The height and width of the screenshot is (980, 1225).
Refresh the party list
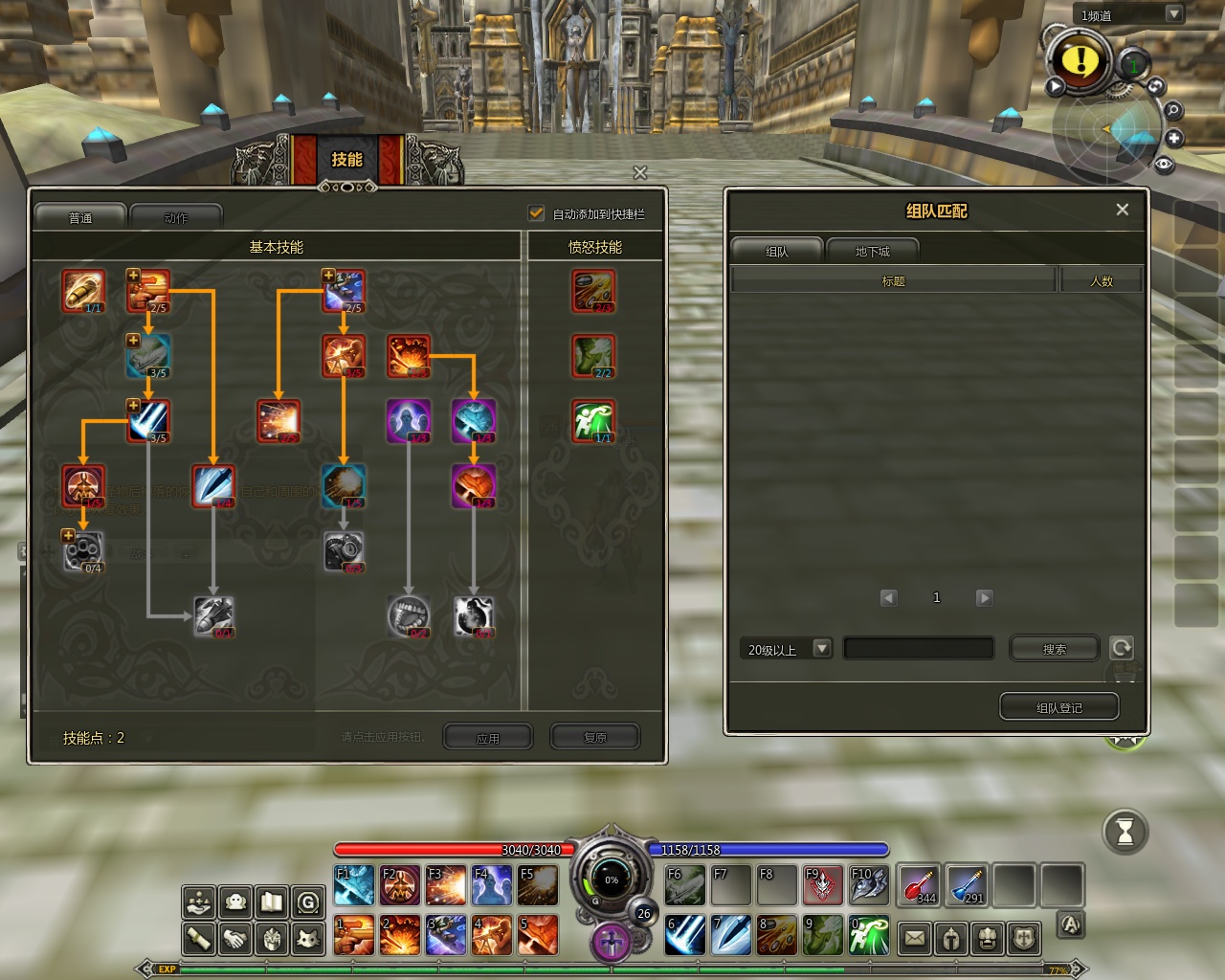click(x=1122, y=648)
